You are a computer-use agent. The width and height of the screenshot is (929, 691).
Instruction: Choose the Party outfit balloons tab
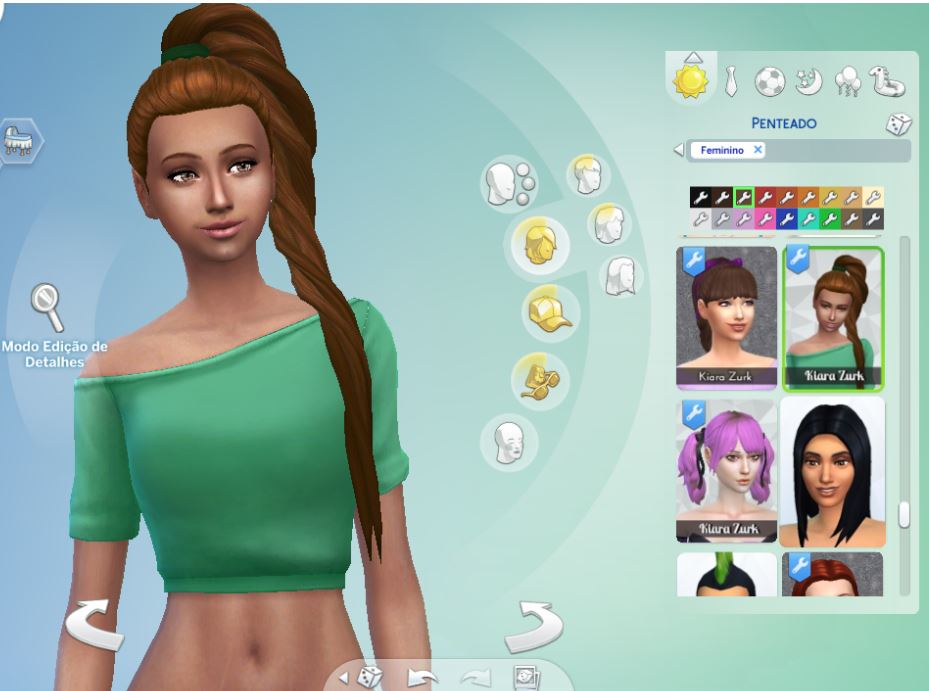click(847, 82)
